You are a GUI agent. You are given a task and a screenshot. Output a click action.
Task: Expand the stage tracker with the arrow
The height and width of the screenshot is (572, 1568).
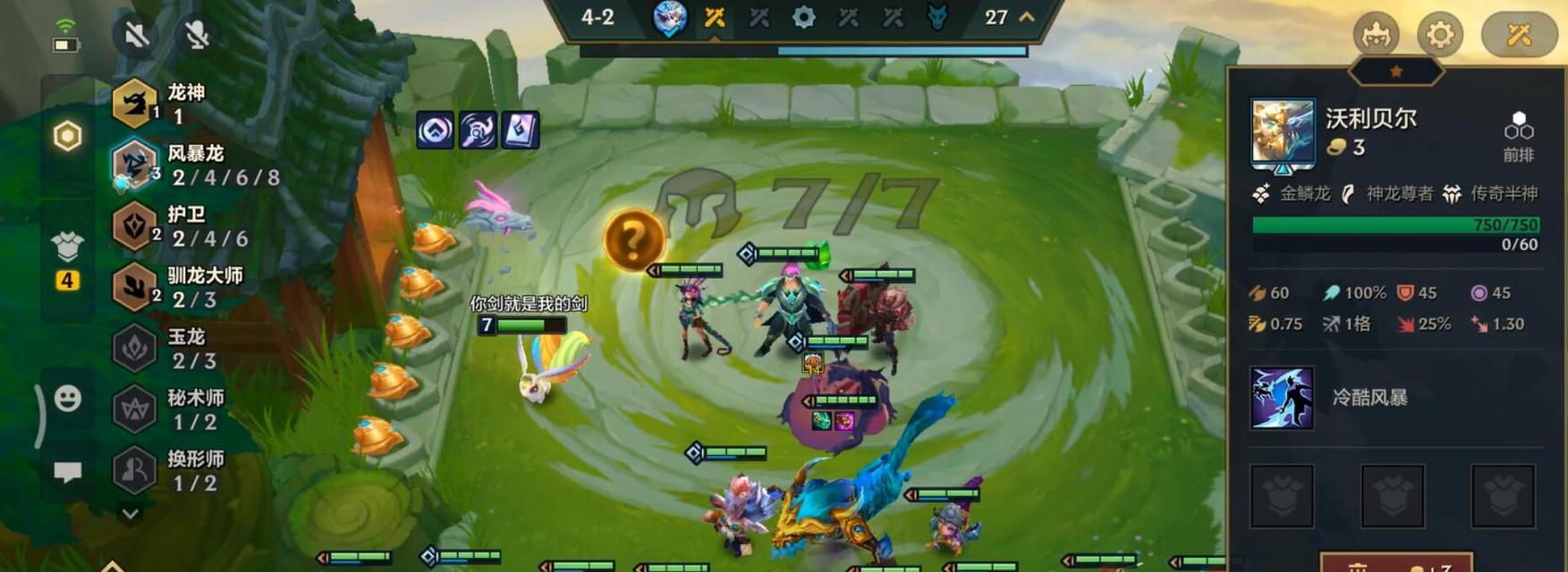coord(1027,17)
